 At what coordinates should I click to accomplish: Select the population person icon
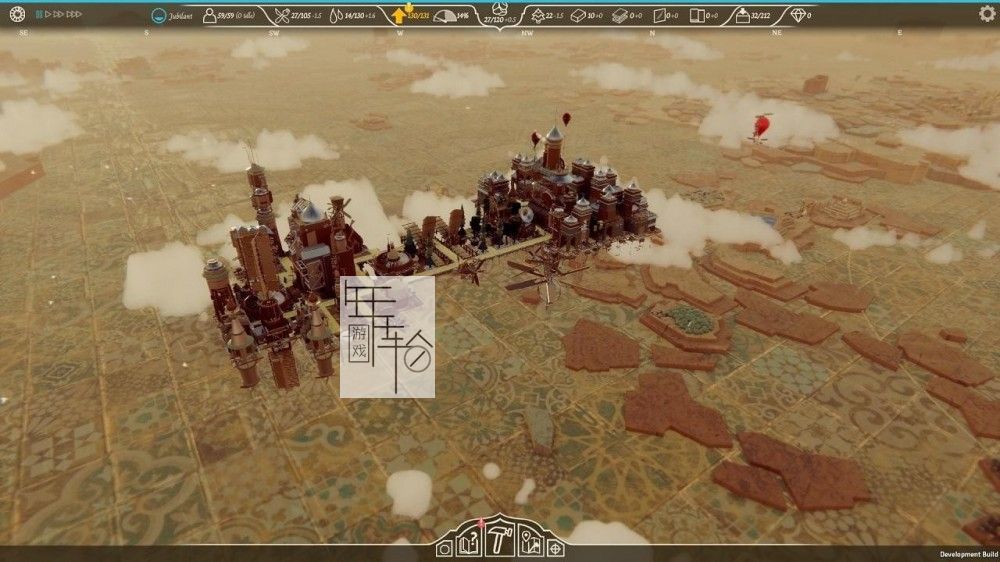pos(209,15)
